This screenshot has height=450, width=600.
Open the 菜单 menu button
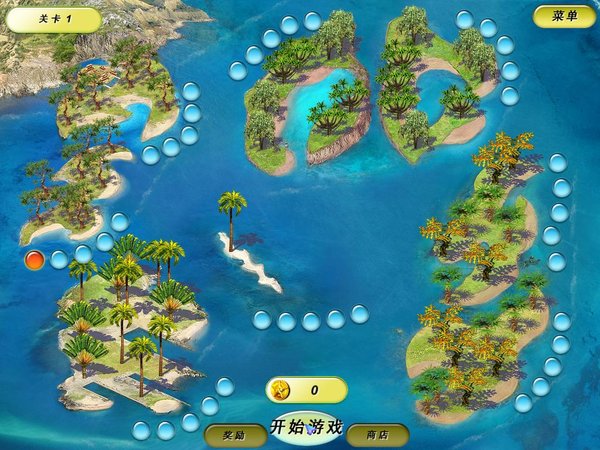tap(564, 16)
